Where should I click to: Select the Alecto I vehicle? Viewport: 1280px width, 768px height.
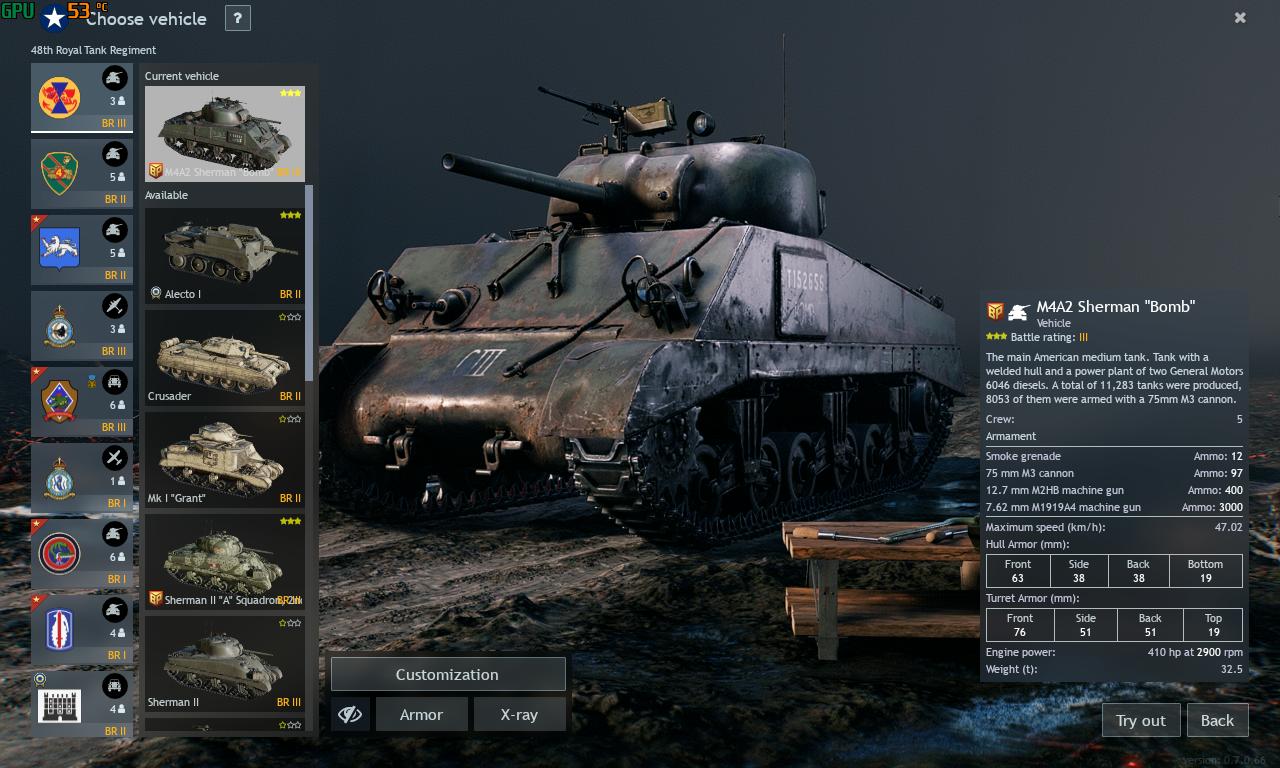[224, 255]
